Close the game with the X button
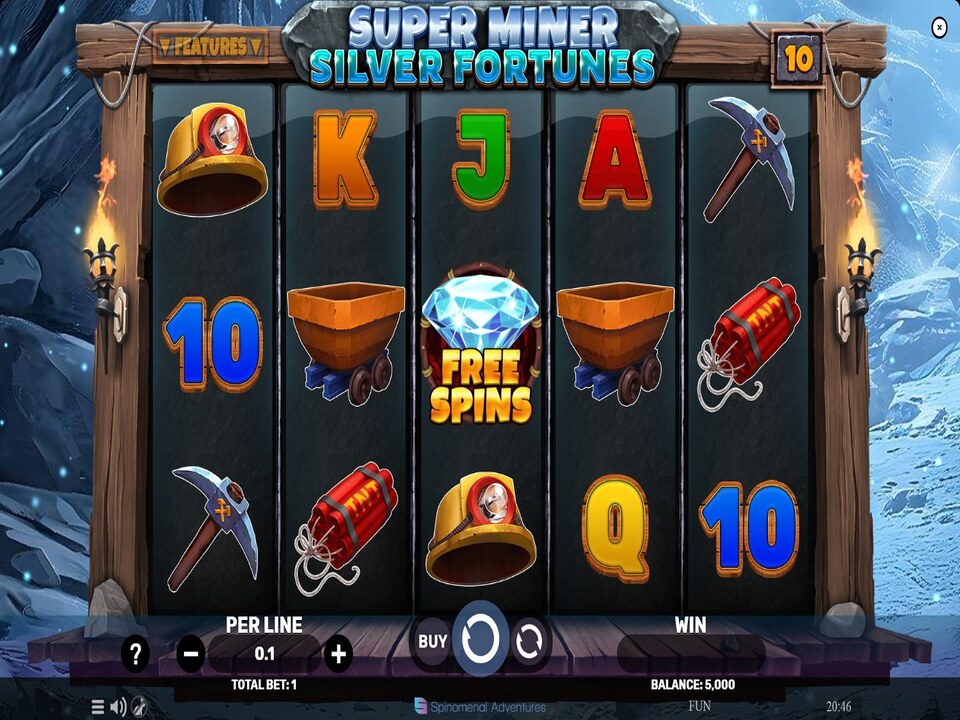Screen dimensions: 960x720 pyautogui.click(x=939, y=28)
